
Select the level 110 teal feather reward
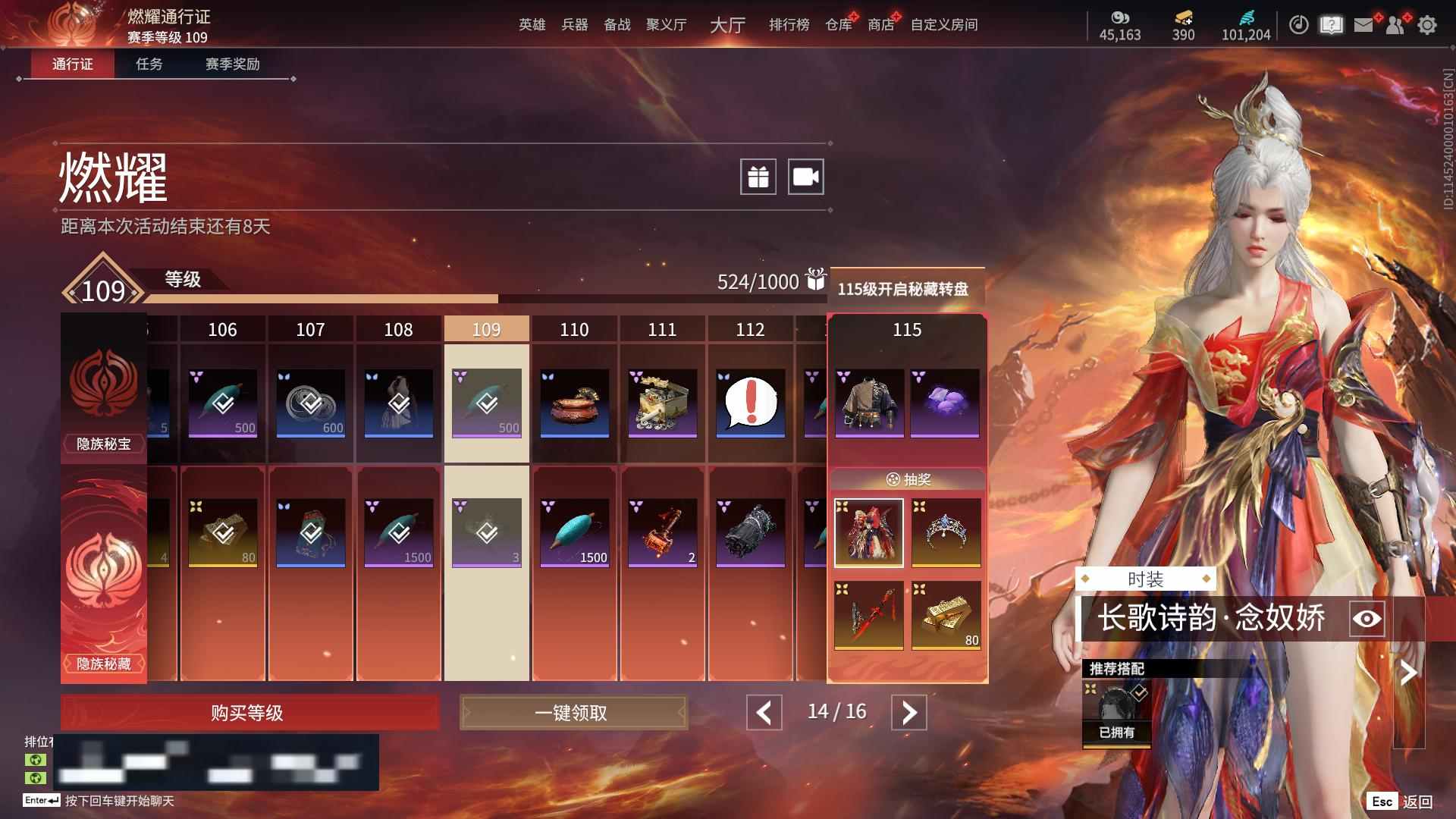tap(574, 532)
